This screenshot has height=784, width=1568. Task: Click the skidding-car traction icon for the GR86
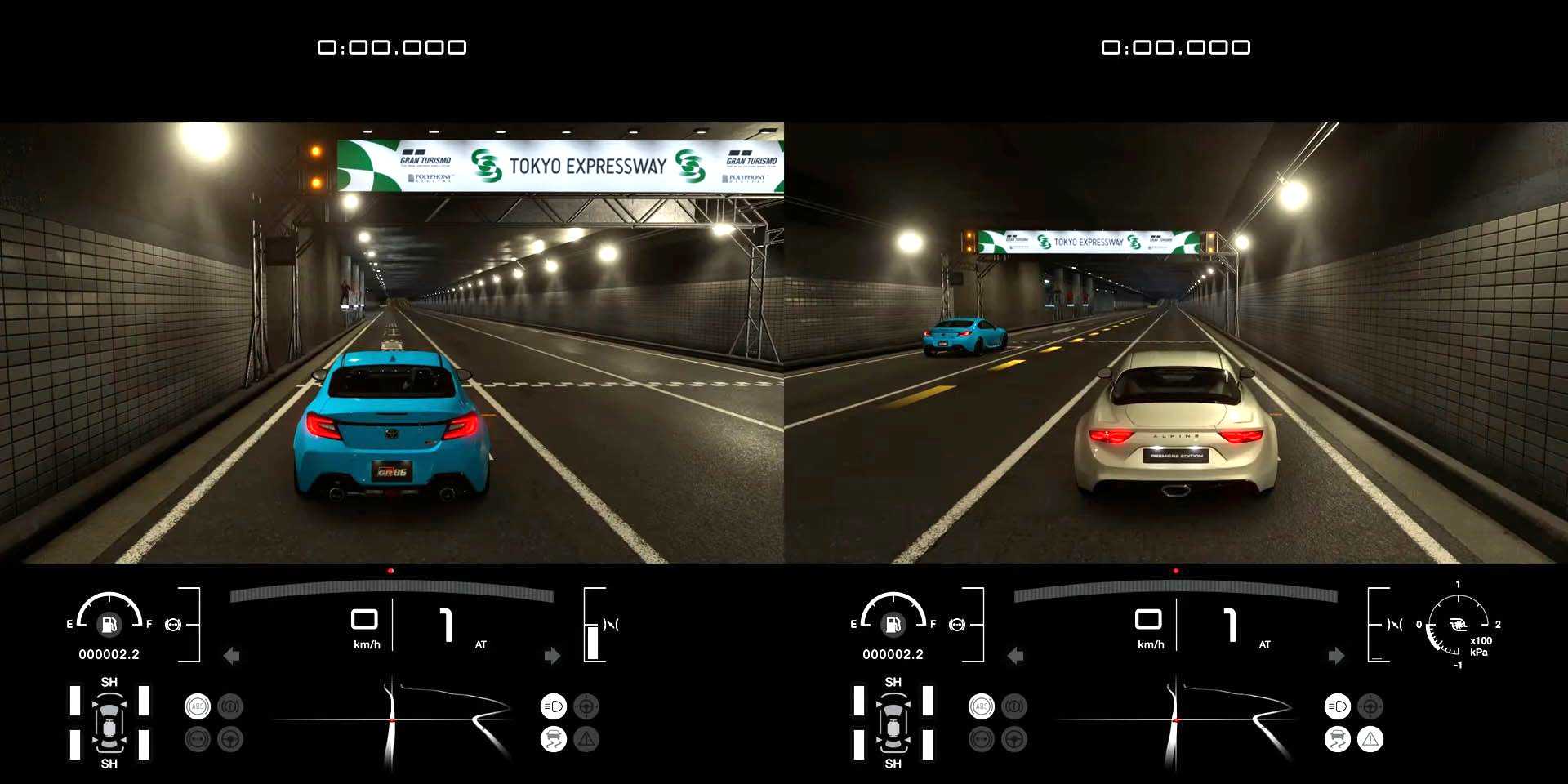pos(553,739)
